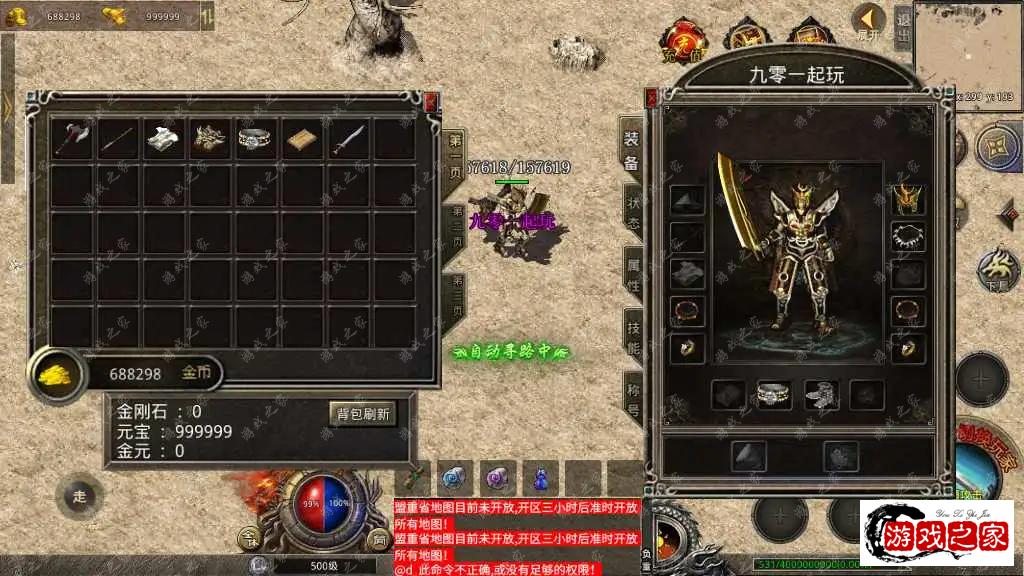The image size is (1024, 576).
Task: Select the equipped golden helmet slot
Action: tap(908, 199)
